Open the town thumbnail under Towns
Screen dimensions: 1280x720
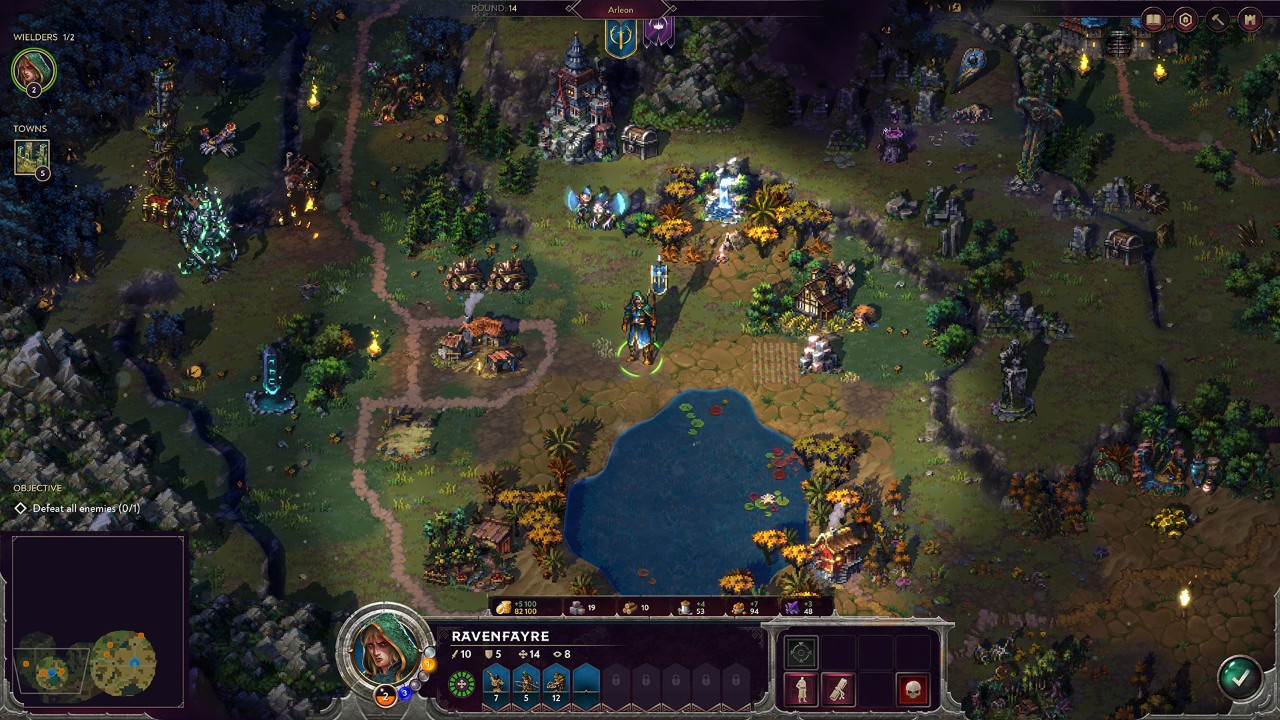click(31, 157)
